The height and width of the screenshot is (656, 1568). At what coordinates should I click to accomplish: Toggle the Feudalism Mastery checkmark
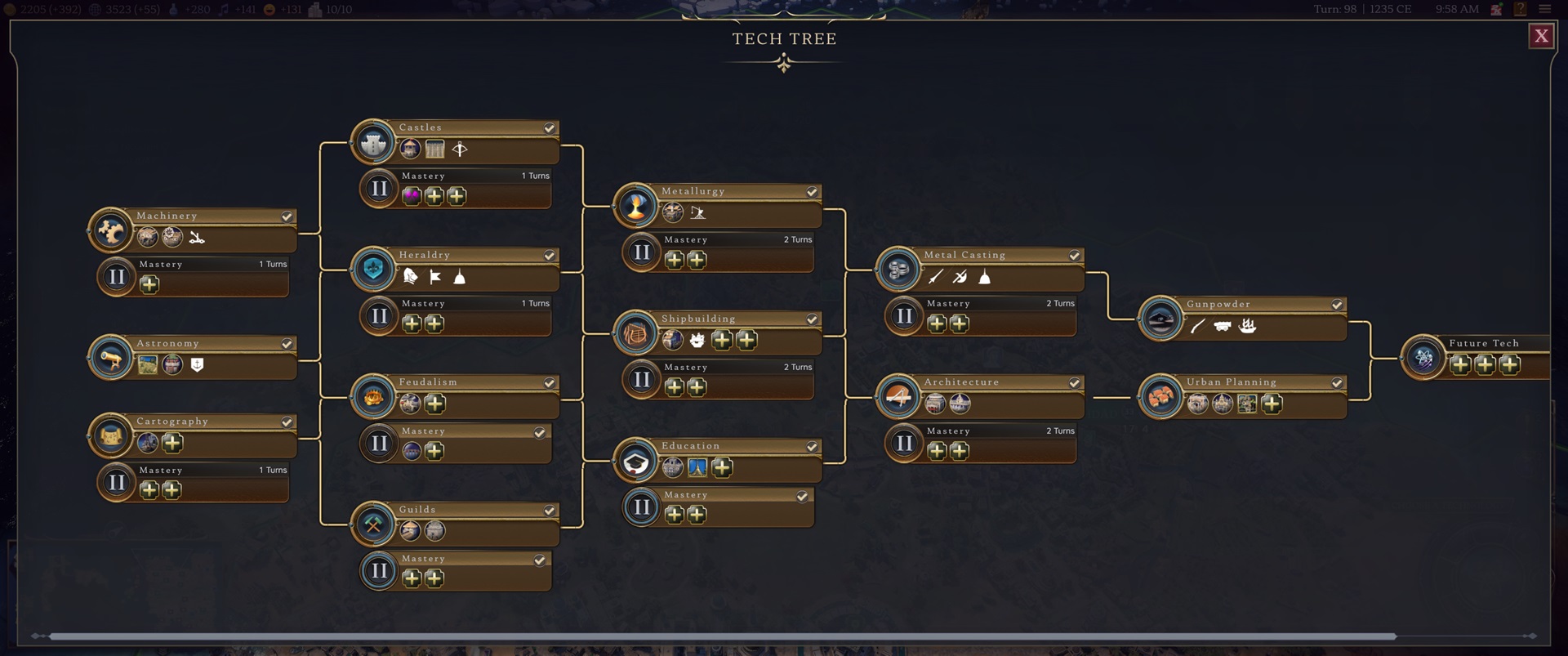pyautogui.click(x=541, y=434)
